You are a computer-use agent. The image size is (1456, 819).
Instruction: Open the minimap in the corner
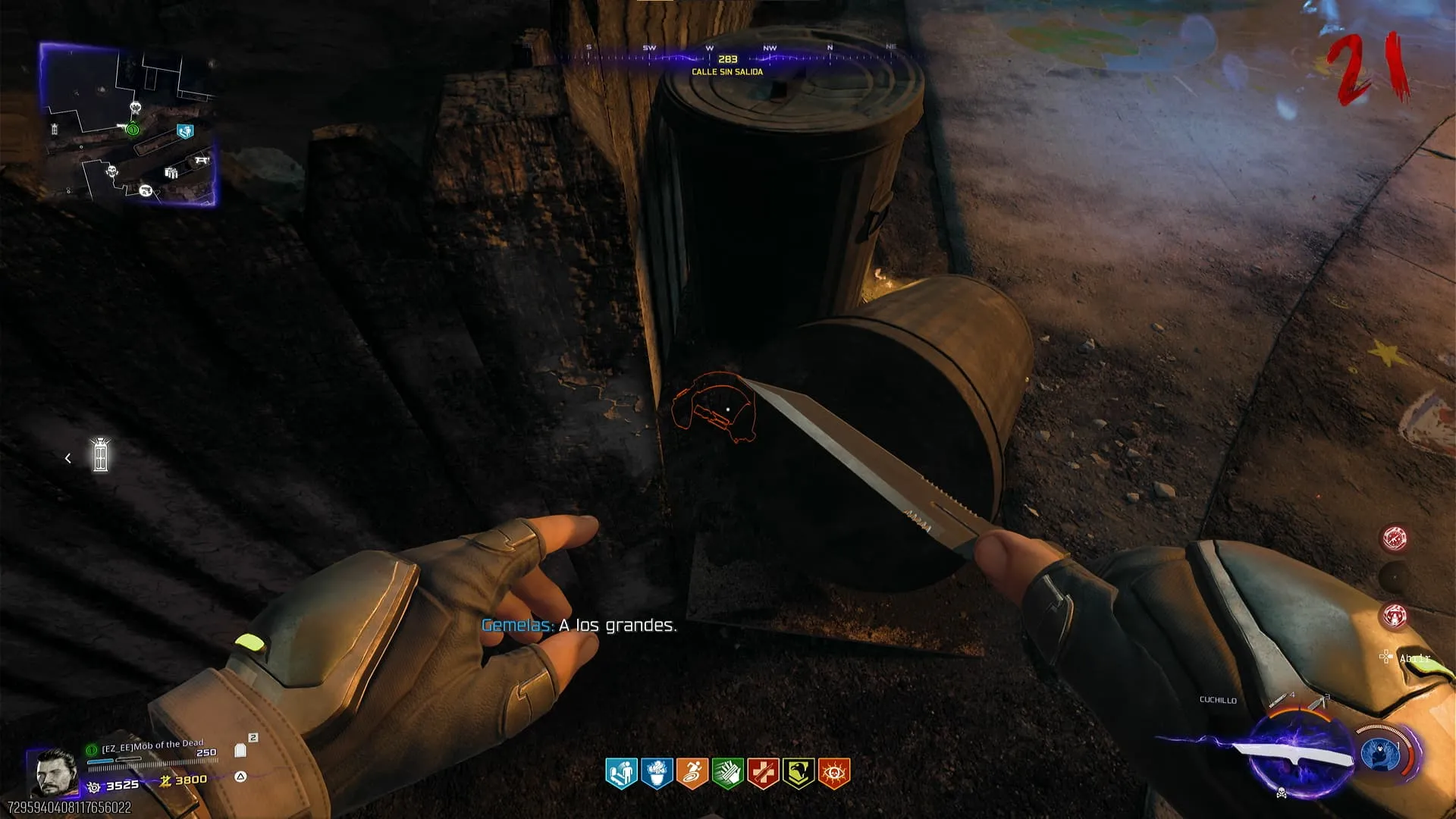(x=128, y=124)
